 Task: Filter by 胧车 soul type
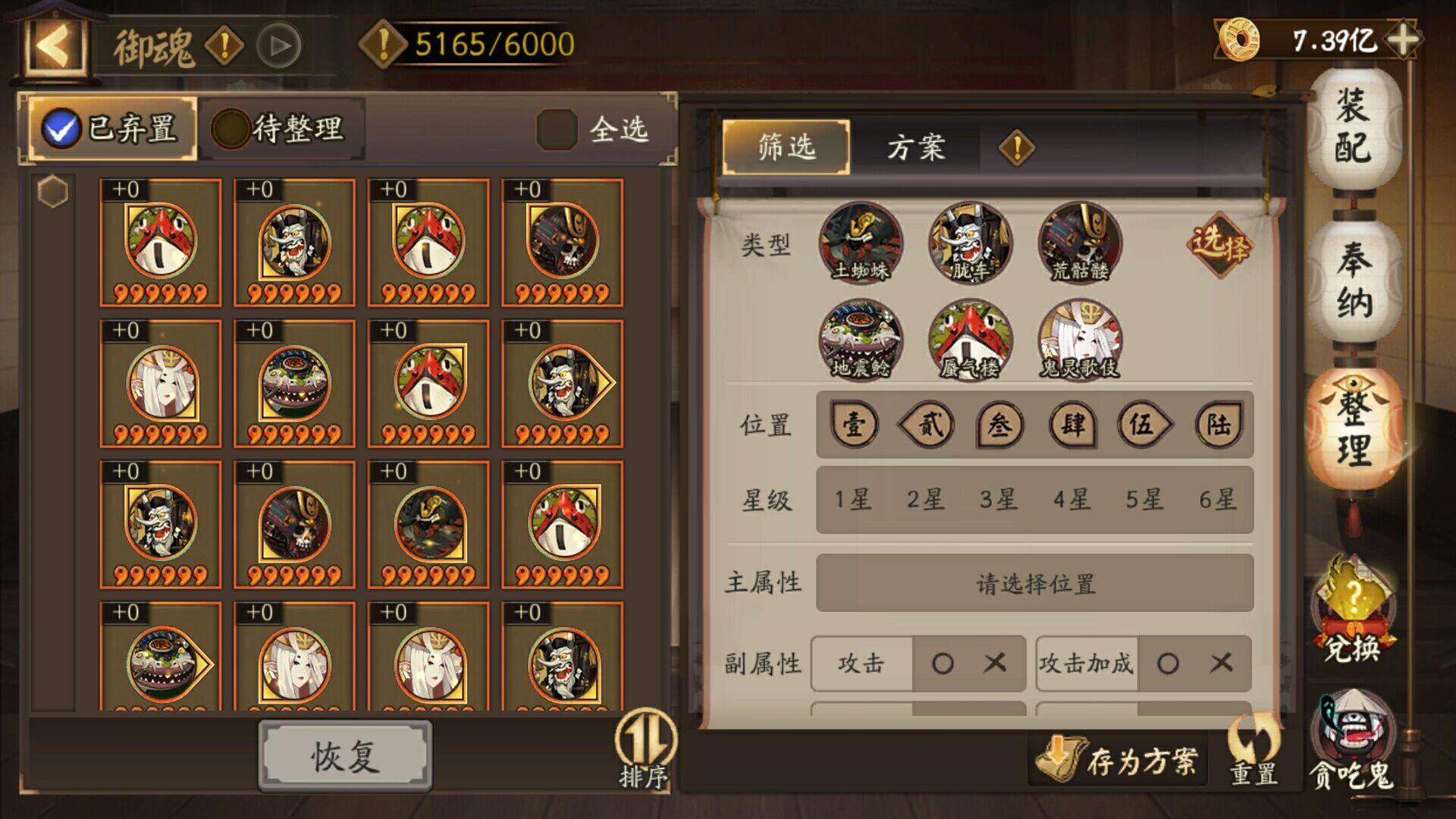[x=970, y=243]
